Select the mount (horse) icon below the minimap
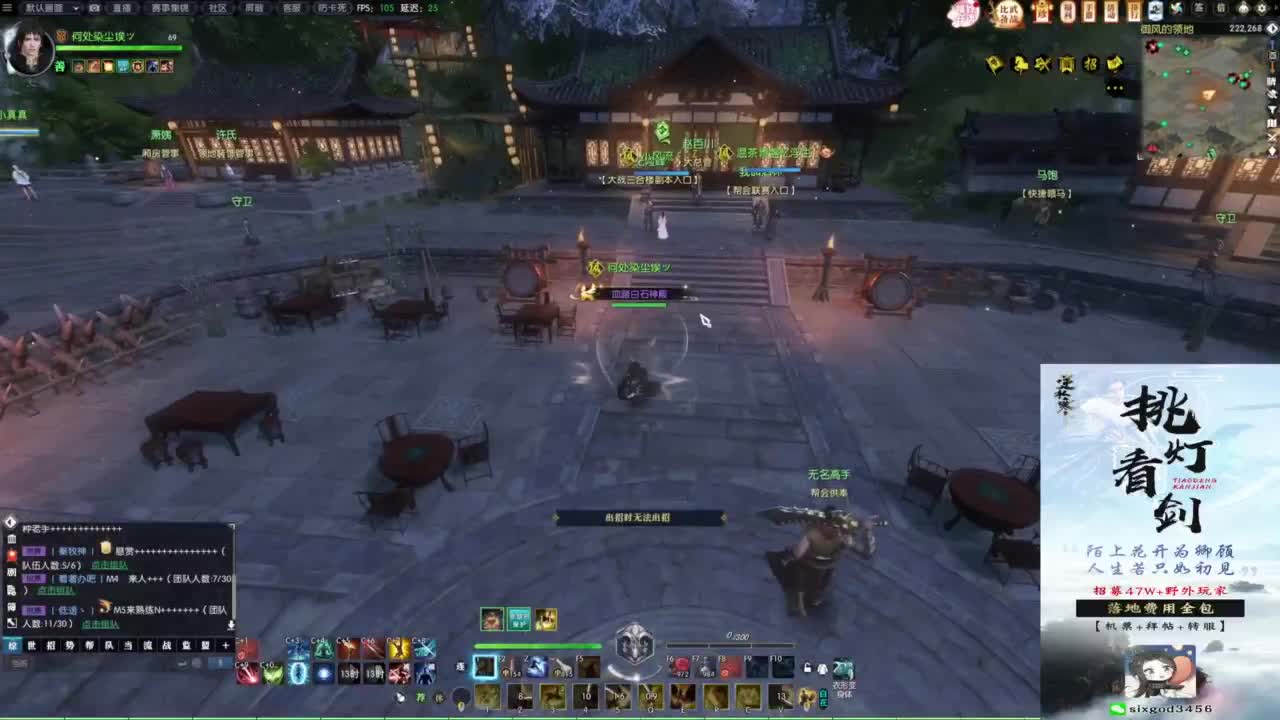The height and width of the screenshot is (720, 1280). (x=1019, y=62)
